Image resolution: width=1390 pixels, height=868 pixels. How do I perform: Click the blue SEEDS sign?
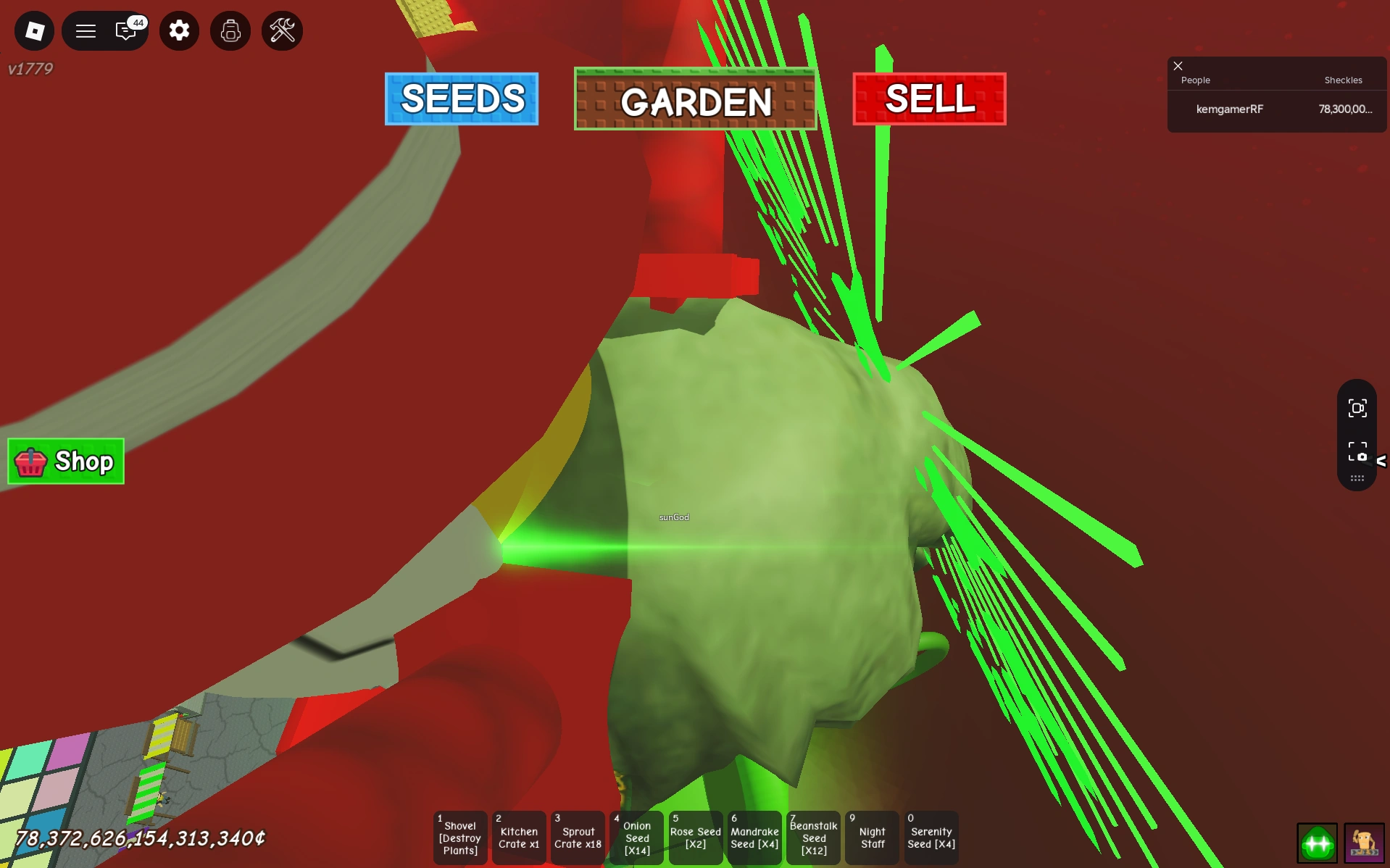[x=462, y=99]
